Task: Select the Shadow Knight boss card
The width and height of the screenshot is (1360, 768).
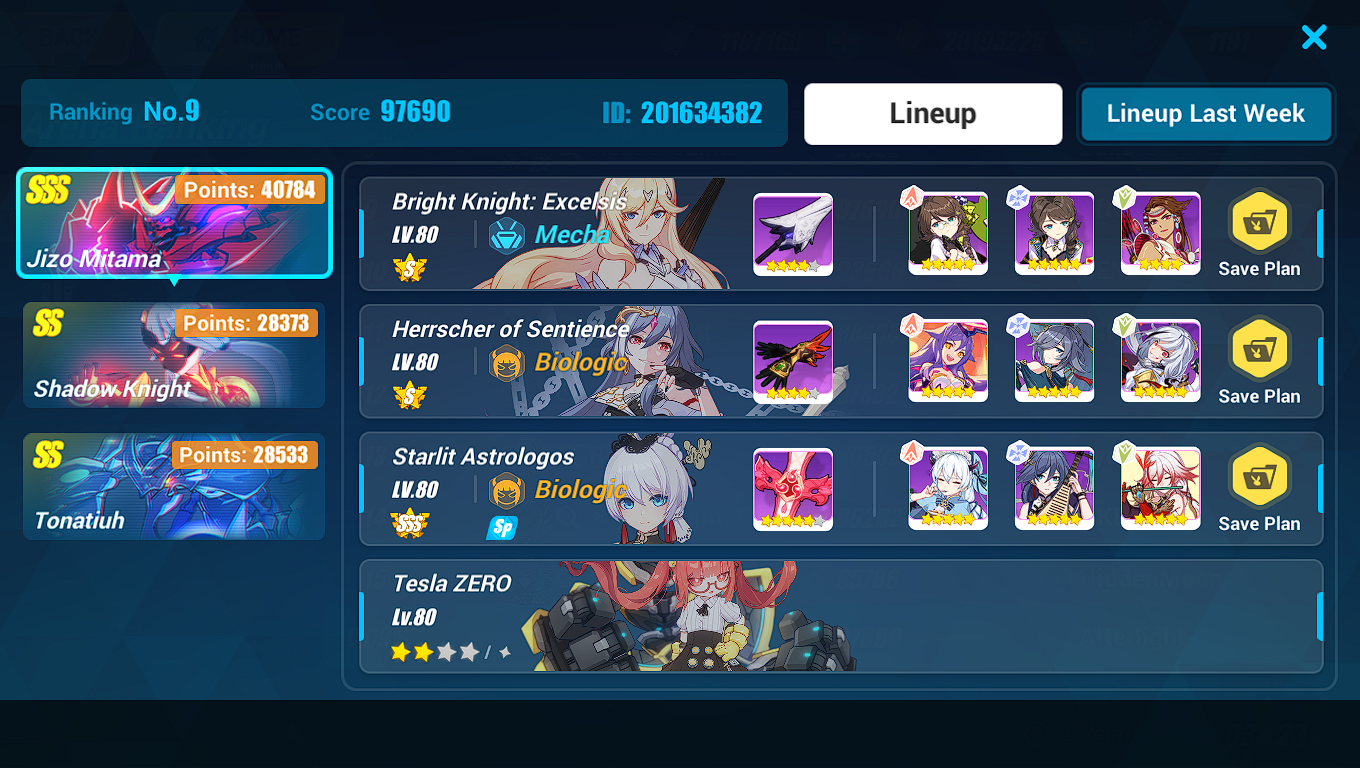Action: click(174, 355)
